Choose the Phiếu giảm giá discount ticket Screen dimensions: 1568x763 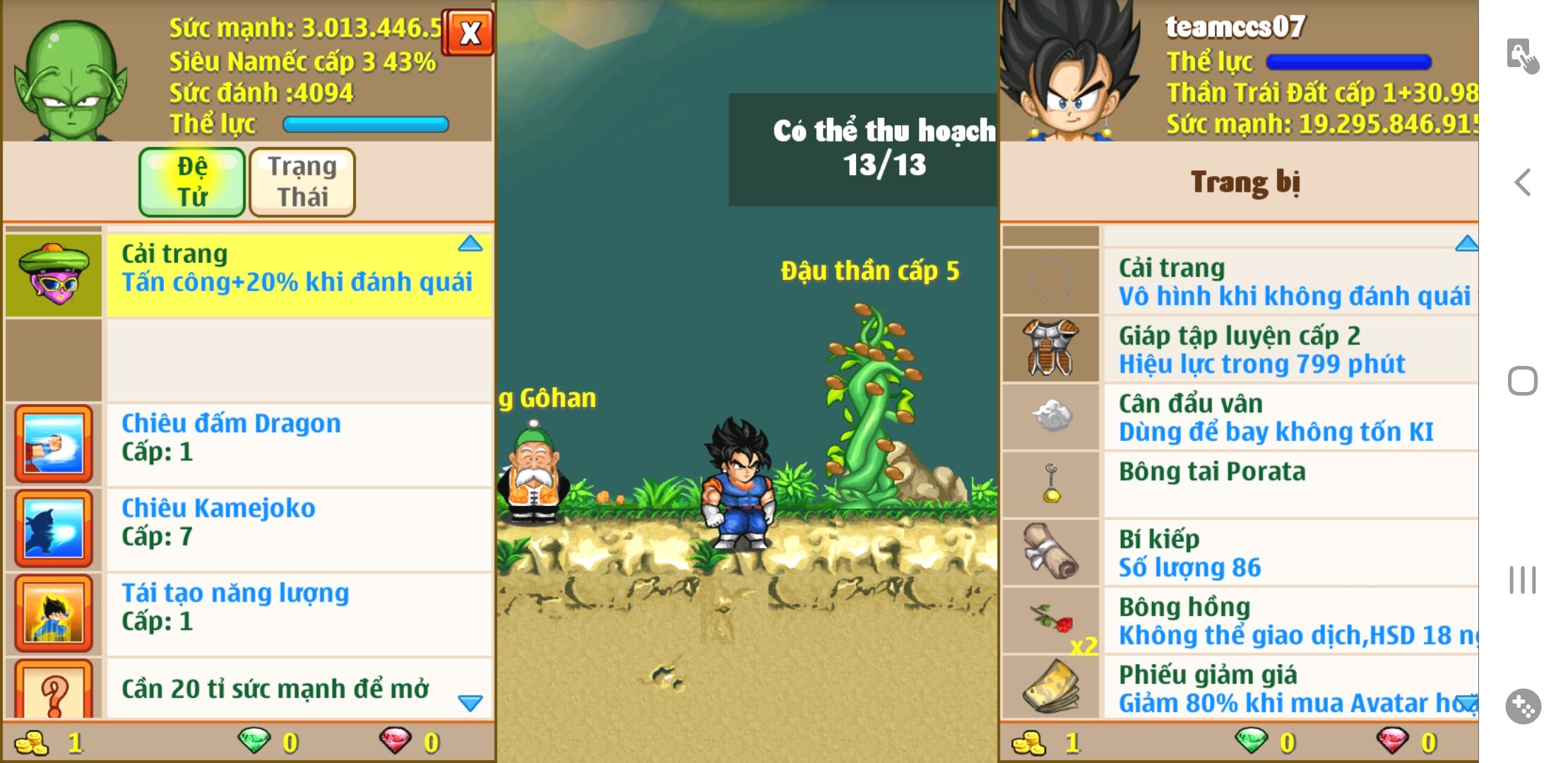[1289, 688]
